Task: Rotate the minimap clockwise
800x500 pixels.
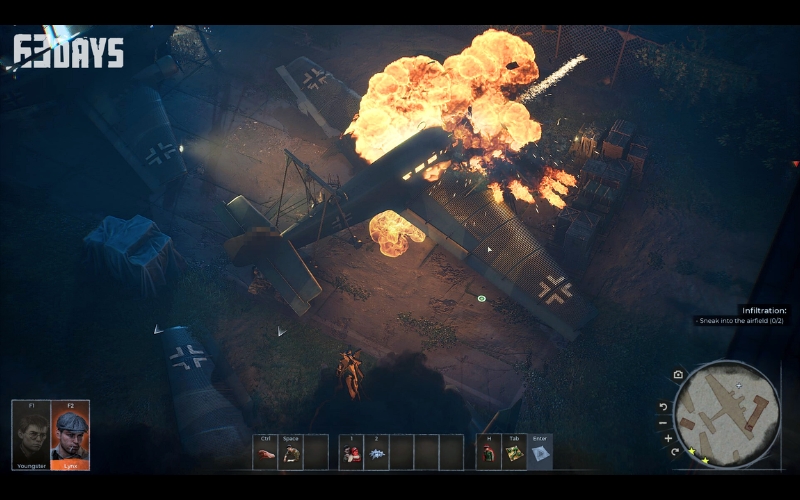Action: (x=676, y=452)
